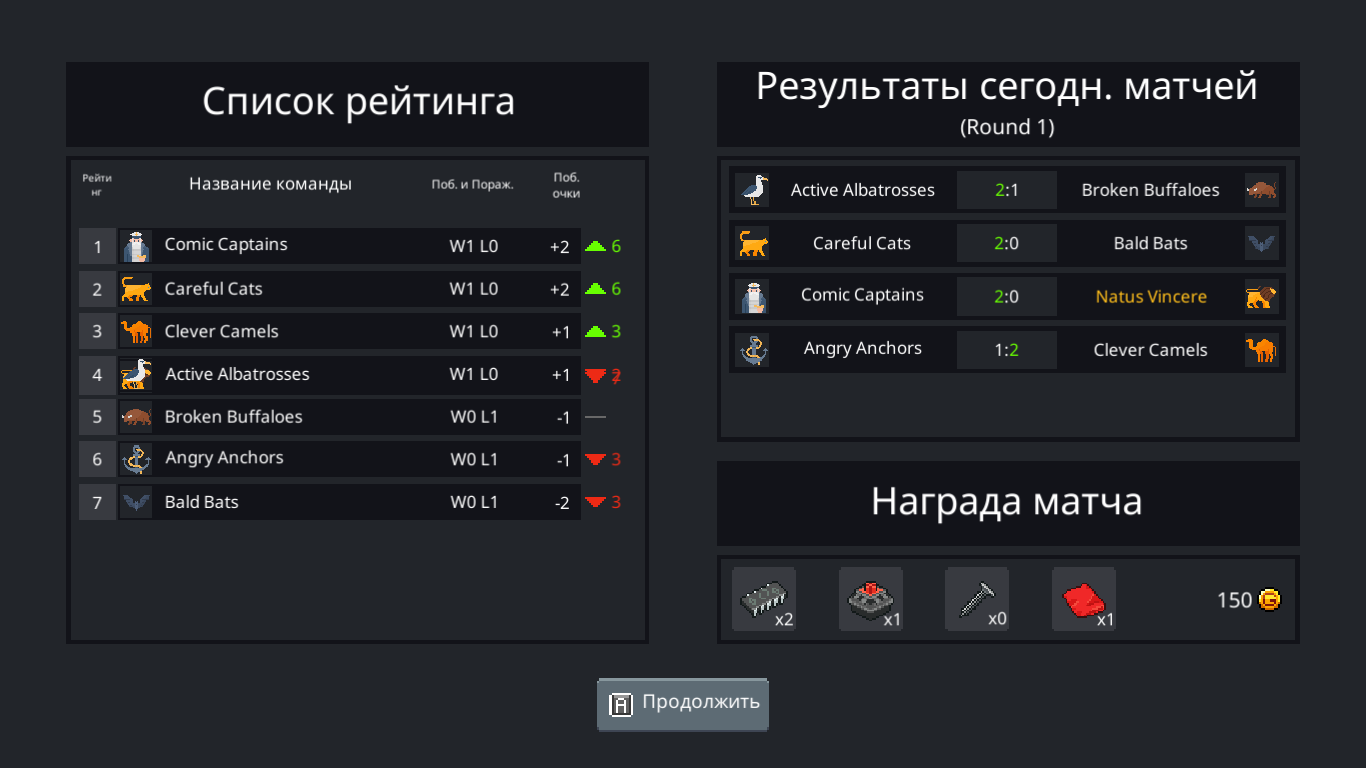Click the Active Albatrosses bird icon in results
Image resolution: width=1366 pixels, height=768 pixels.
tap(753, 189)
